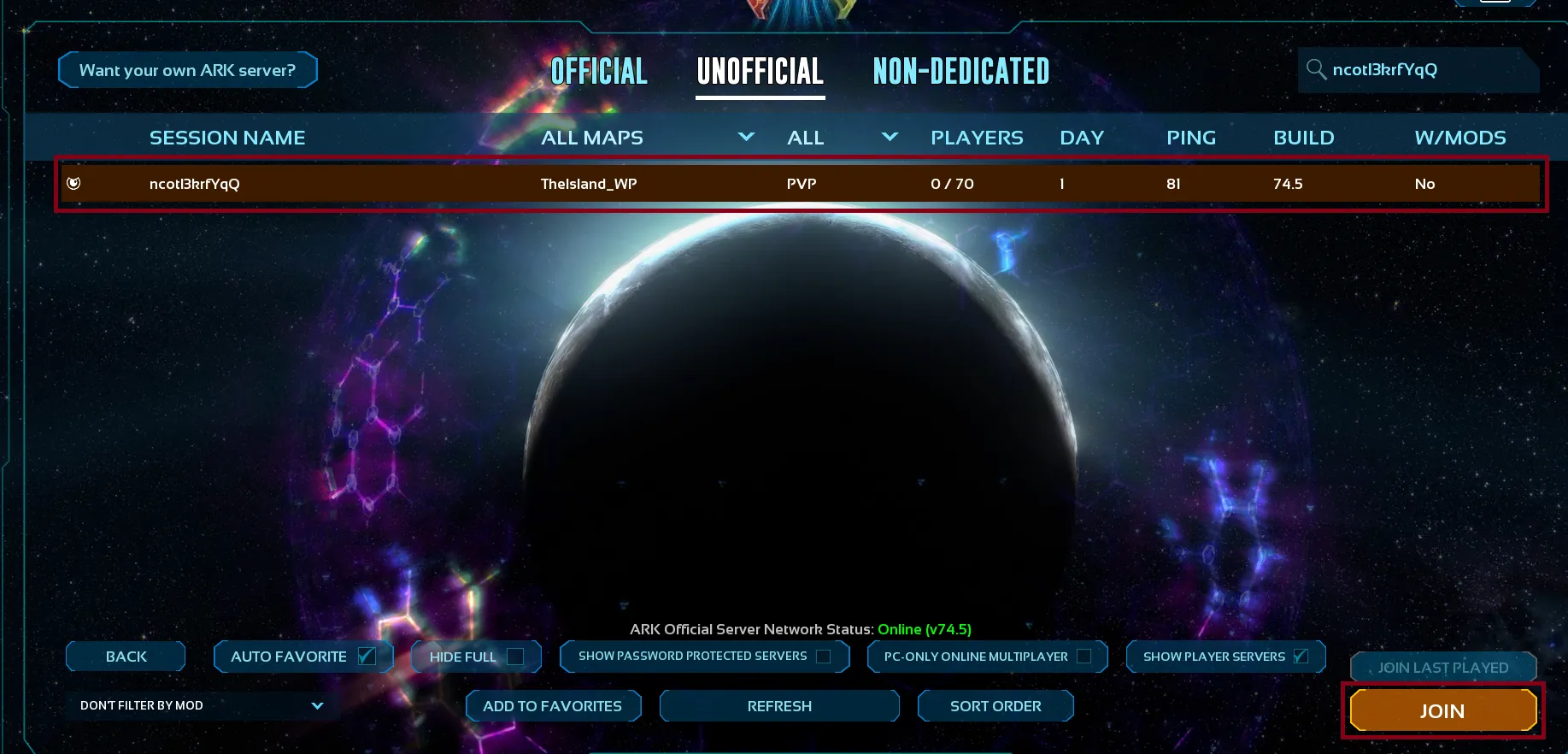Click the Want your own ARK server link
The height and width of the screenshot is (754, 1568).
pos(187,69)
